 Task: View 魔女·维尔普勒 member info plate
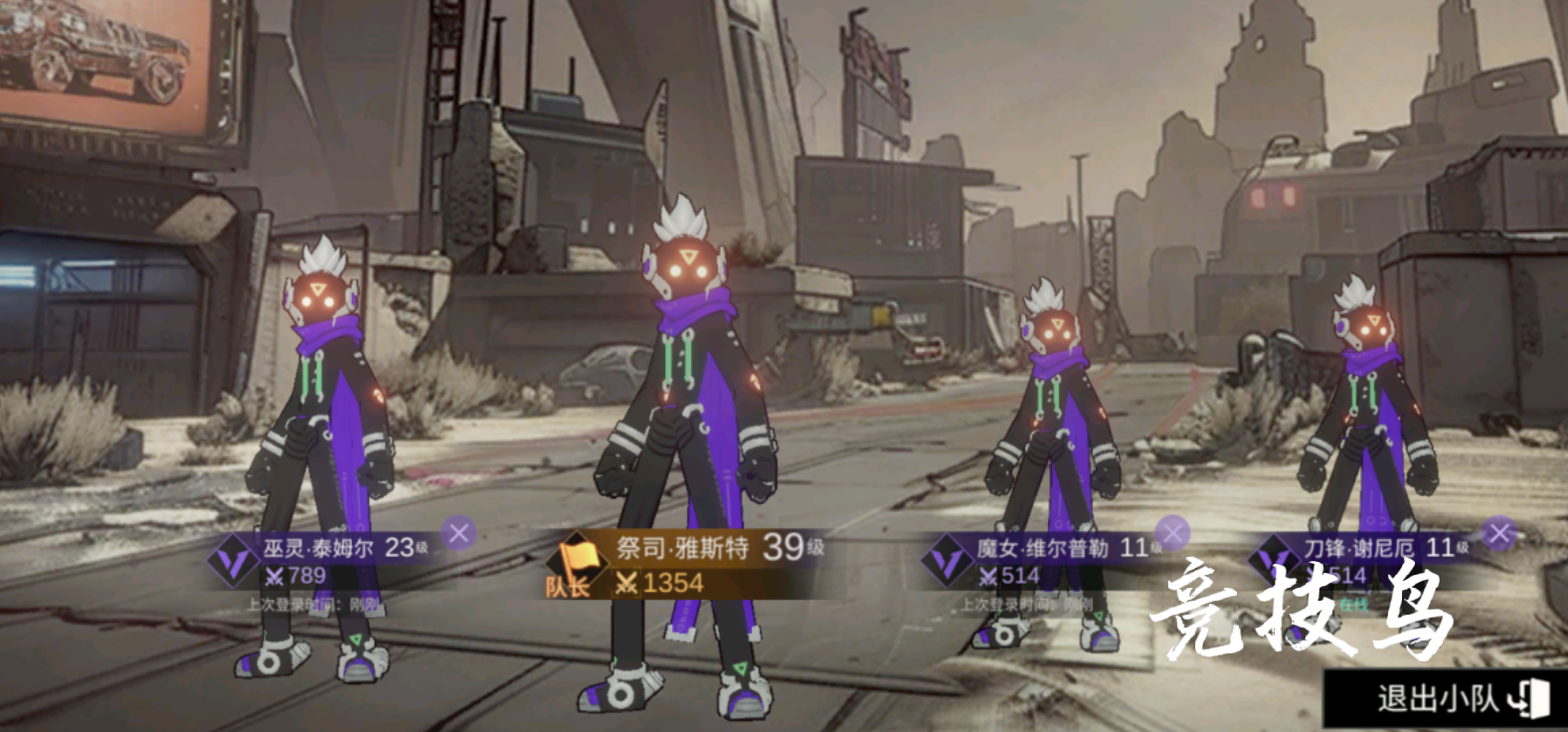click(1044, 560)
